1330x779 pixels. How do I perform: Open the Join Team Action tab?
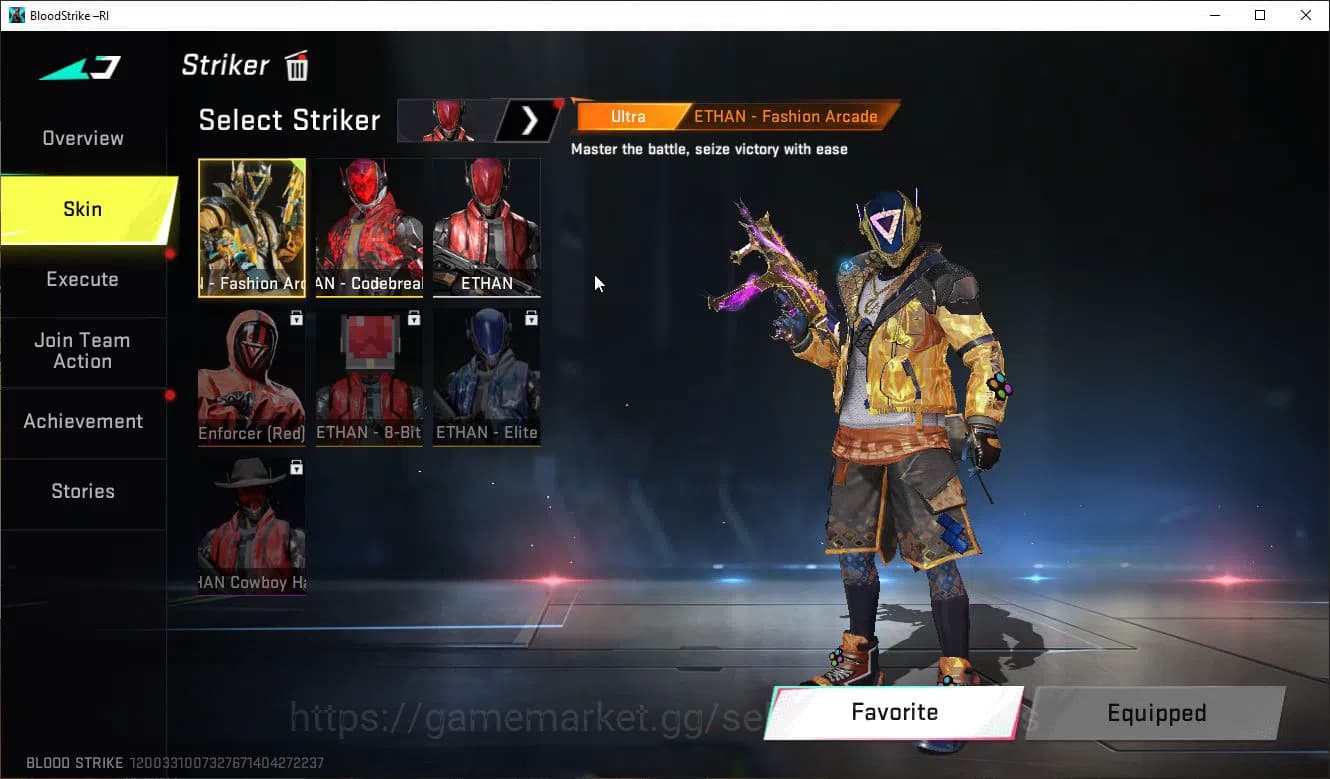tap(84, 352)
